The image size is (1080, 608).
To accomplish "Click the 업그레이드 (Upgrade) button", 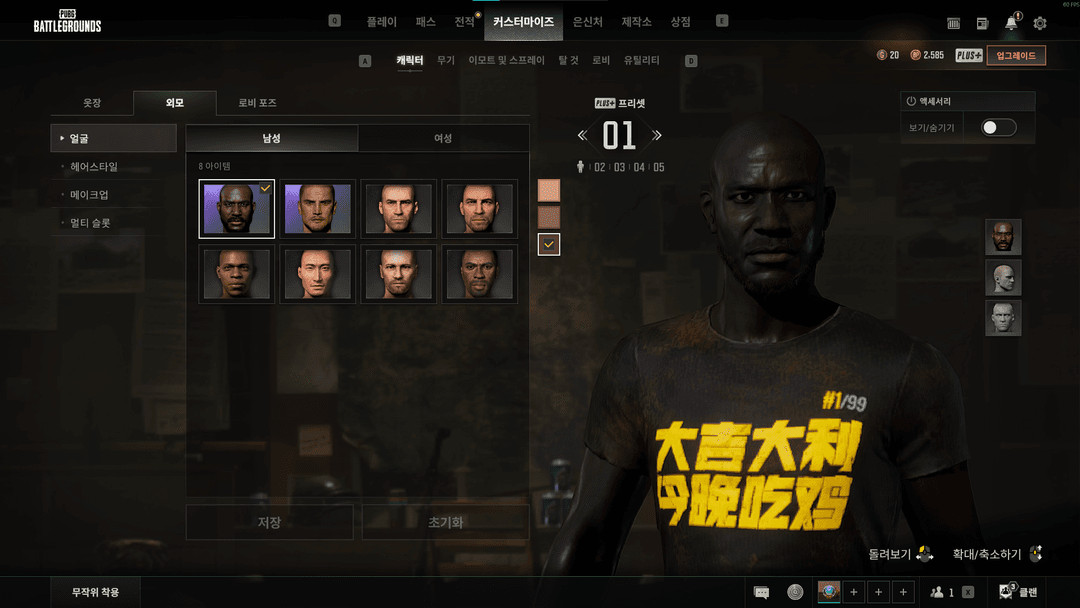I will pyautogui.click(x=1016, y=56).
